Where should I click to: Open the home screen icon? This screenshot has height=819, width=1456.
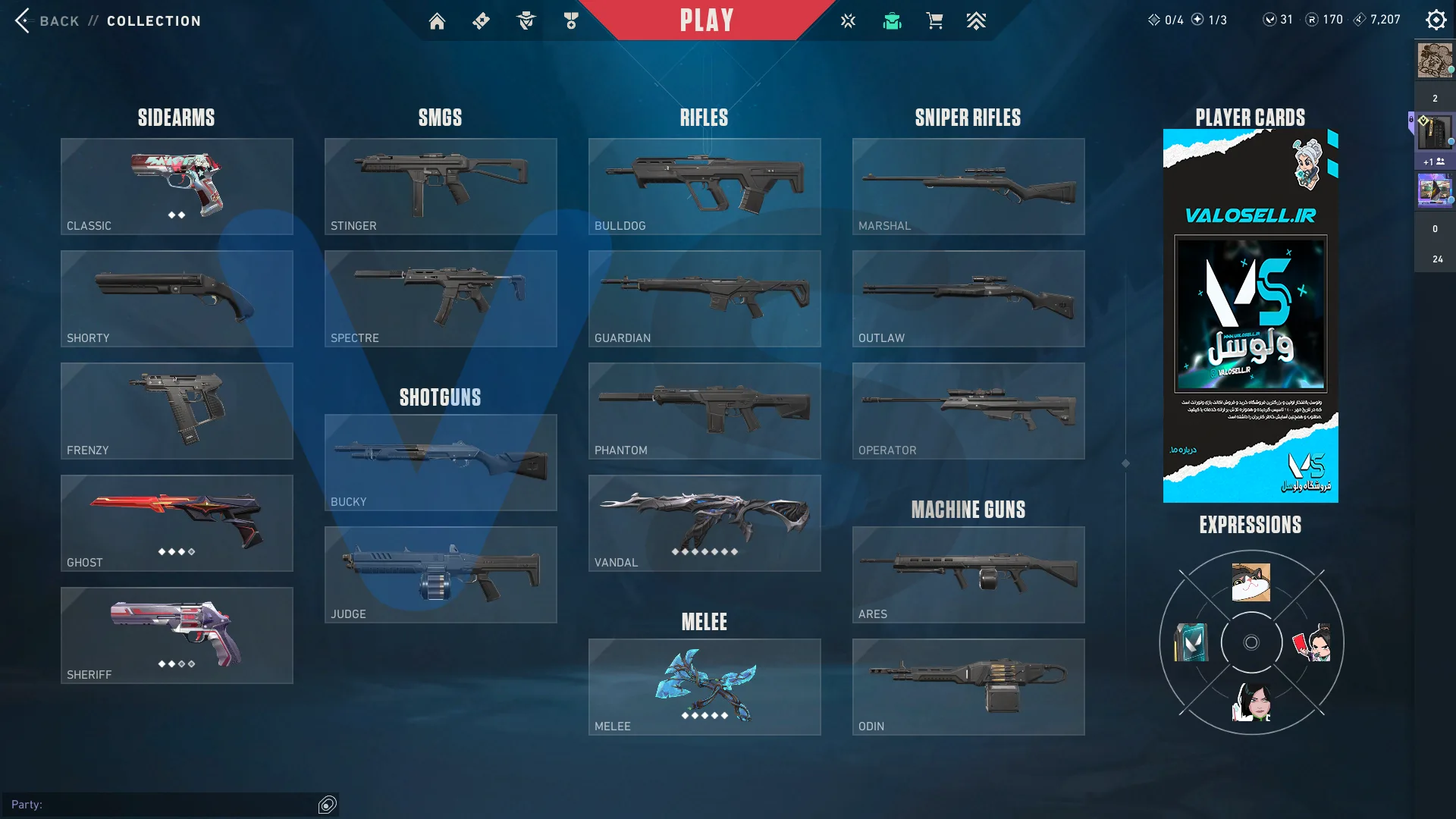[x=437, y=21]
